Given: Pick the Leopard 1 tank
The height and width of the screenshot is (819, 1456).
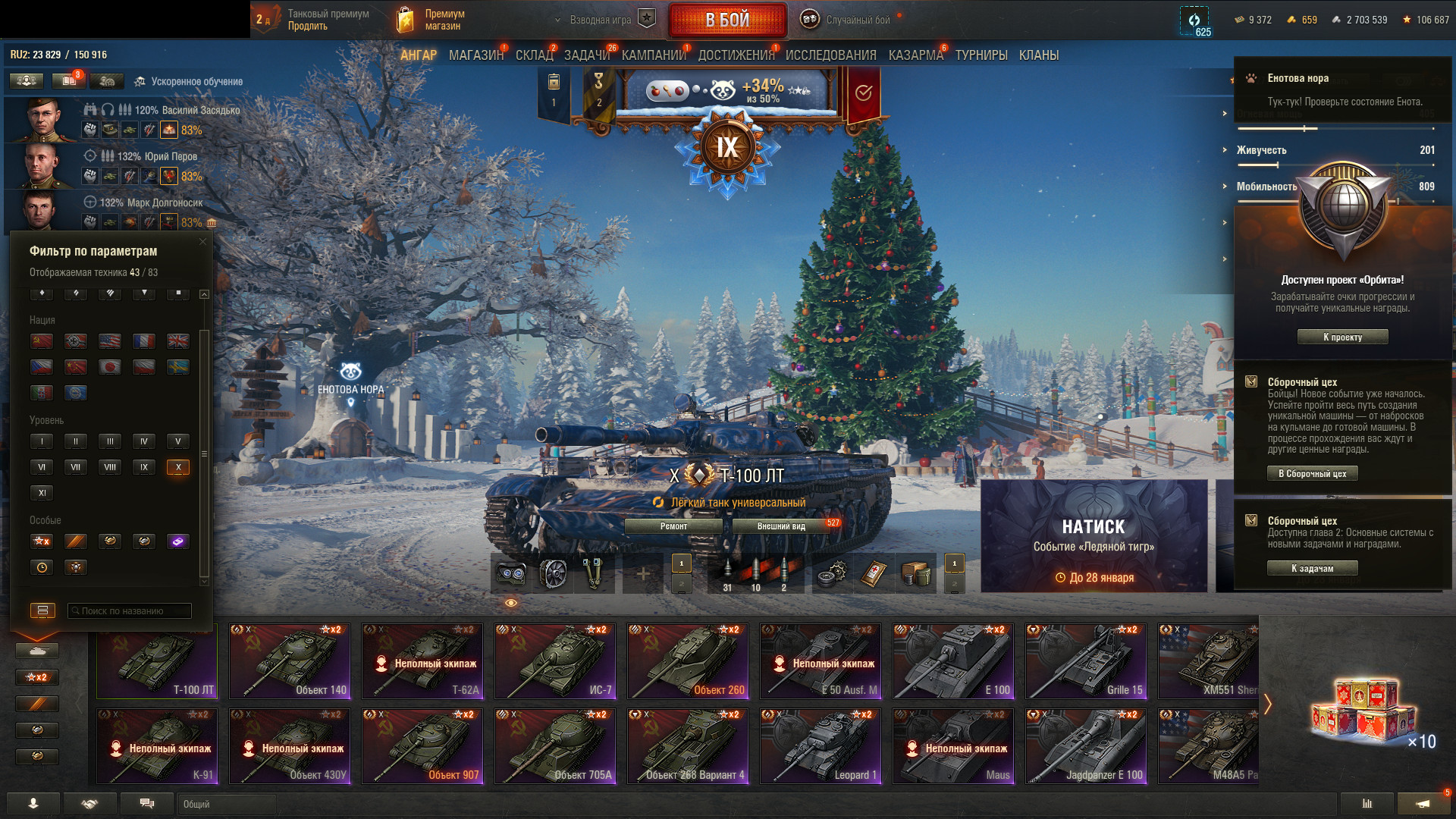Looking at the screenshot, I should [821, 745].
